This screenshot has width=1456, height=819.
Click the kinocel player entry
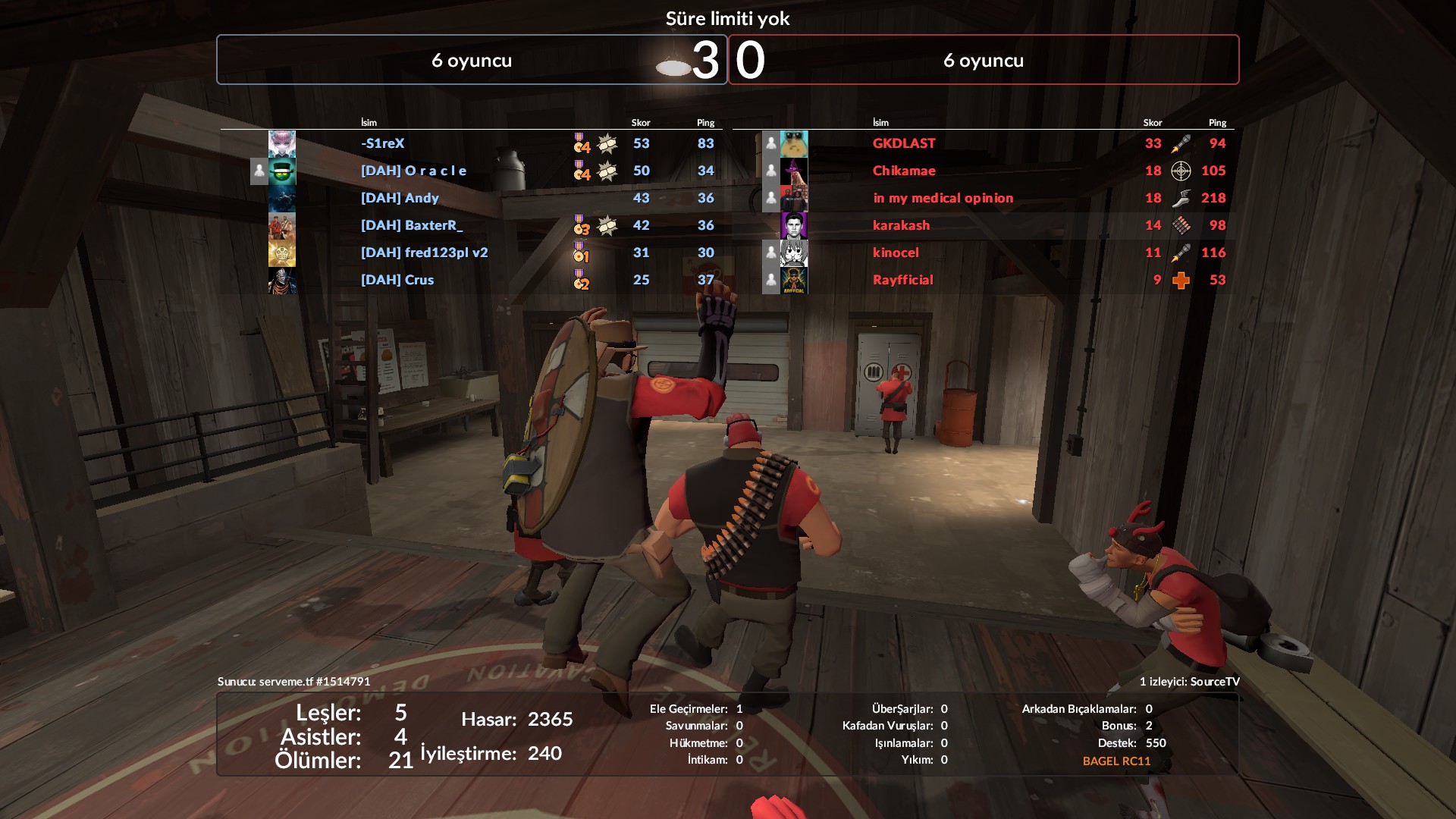pos(896,253)
